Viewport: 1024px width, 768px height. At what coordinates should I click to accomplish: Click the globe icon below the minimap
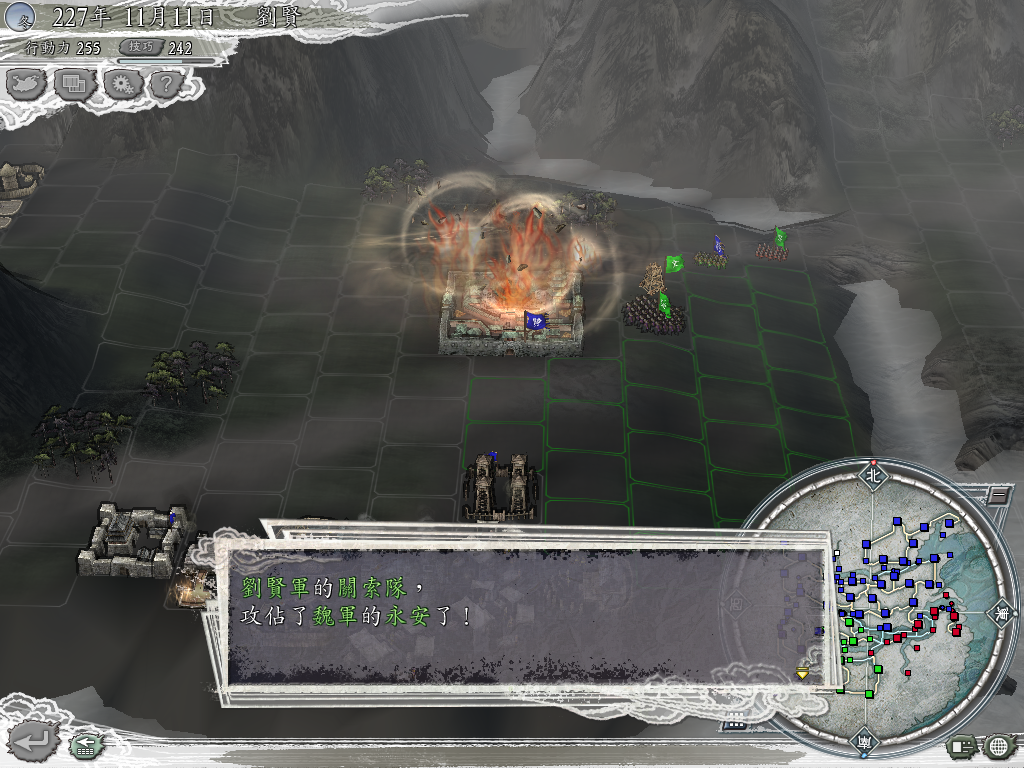coord(998,745)
